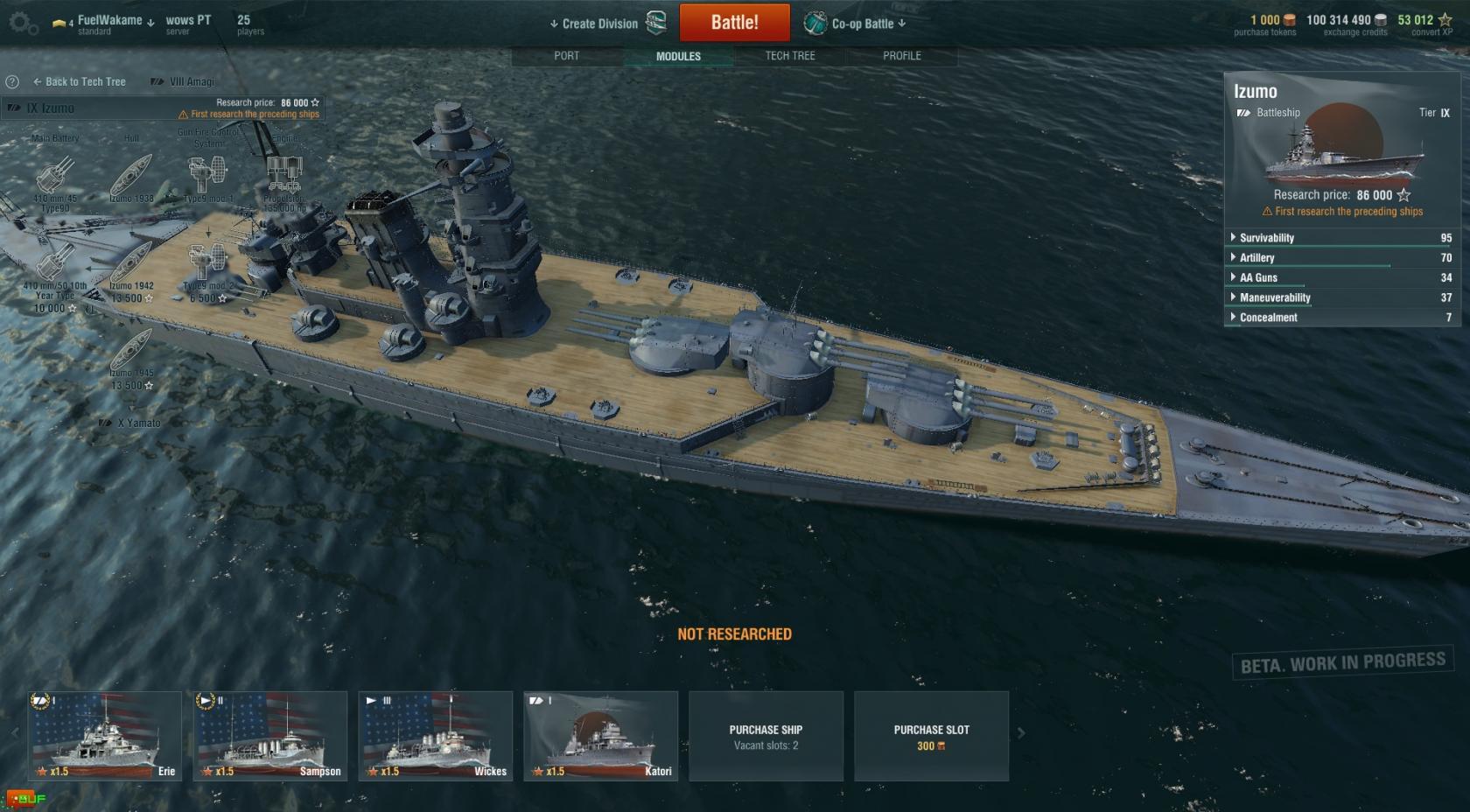Select the Erie ship in the carousel

point(104,736)
